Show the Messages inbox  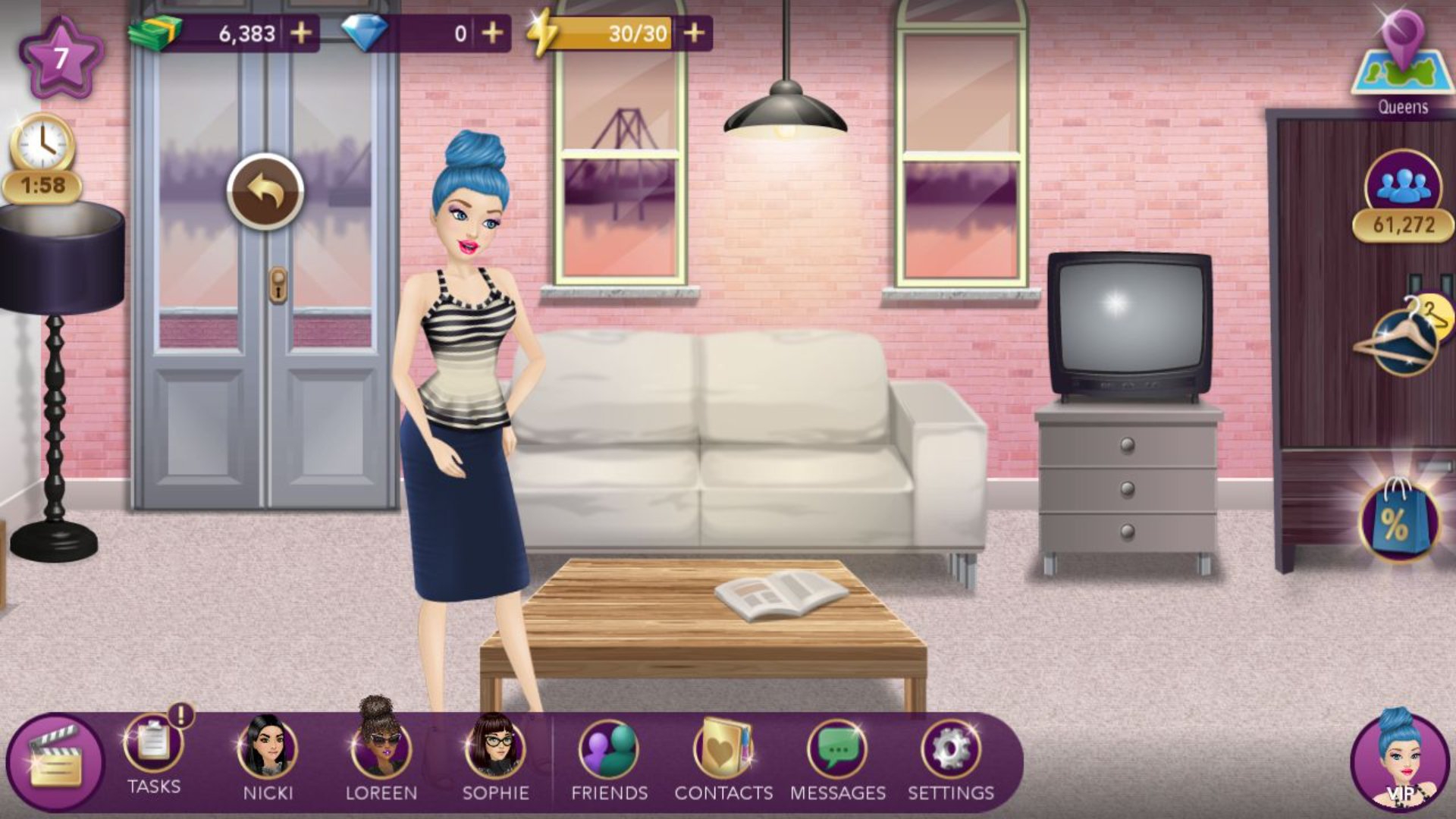click(x=837, y=749)
